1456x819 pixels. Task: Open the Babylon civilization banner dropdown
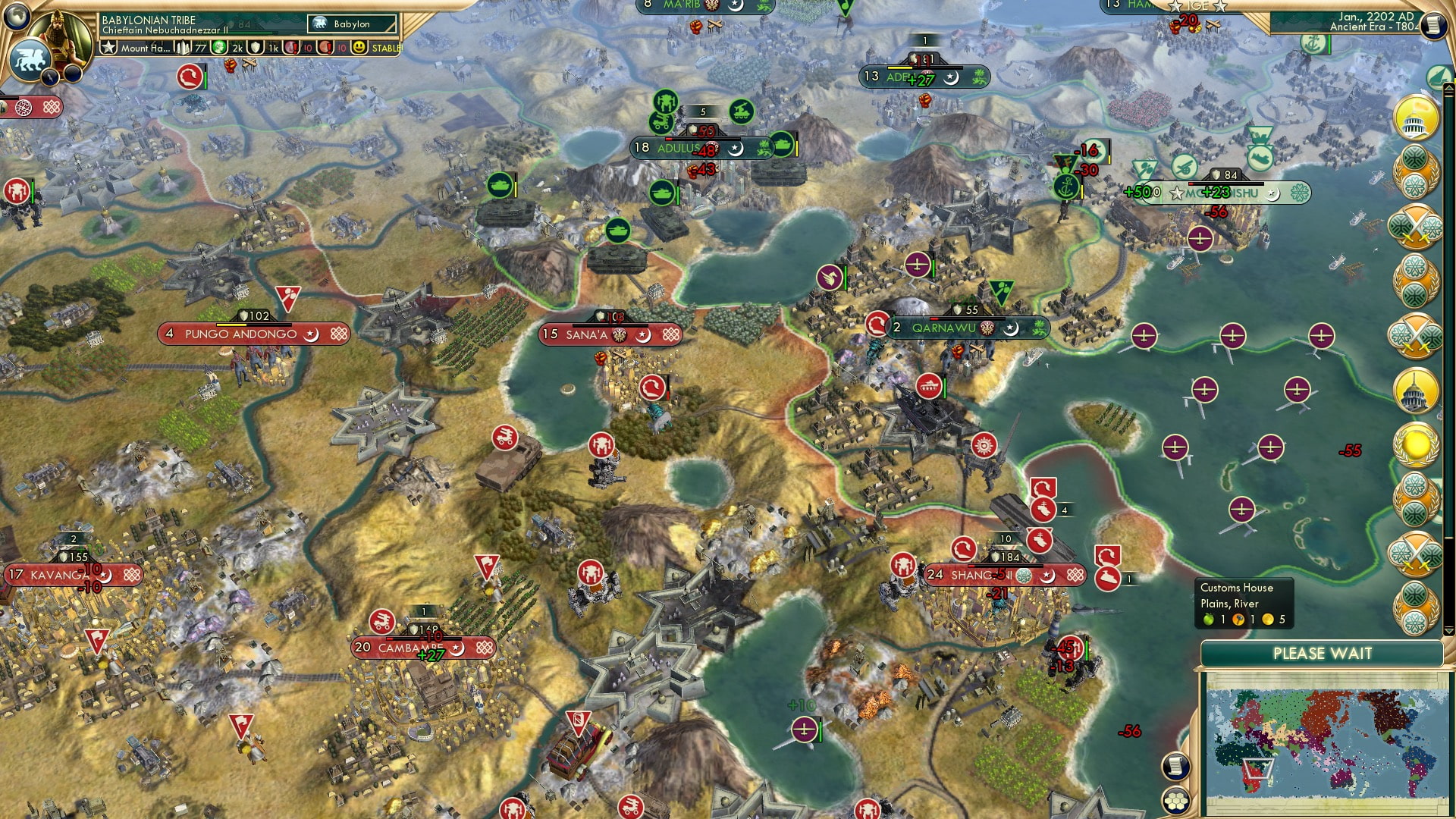point(352,24)
